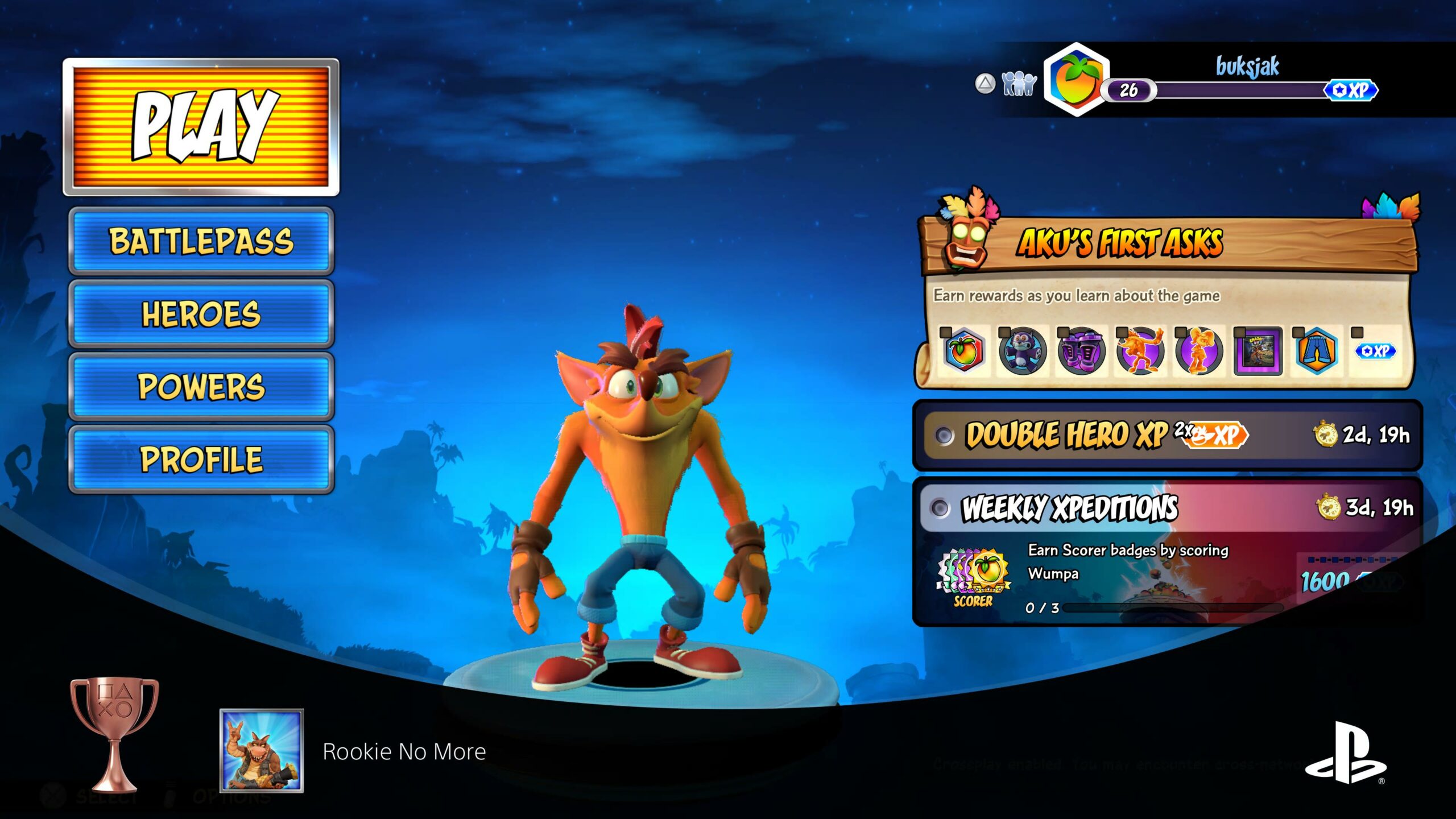Open the Powers menu
The width and height of the screenshot is (1456, 819).
coord(201,387)
